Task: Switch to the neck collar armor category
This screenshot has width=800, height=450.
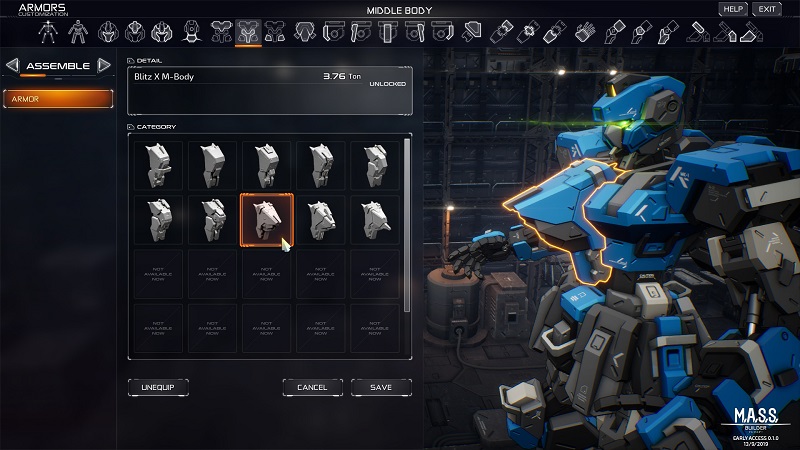Action: pyautogui.click(x=192, y=32)
